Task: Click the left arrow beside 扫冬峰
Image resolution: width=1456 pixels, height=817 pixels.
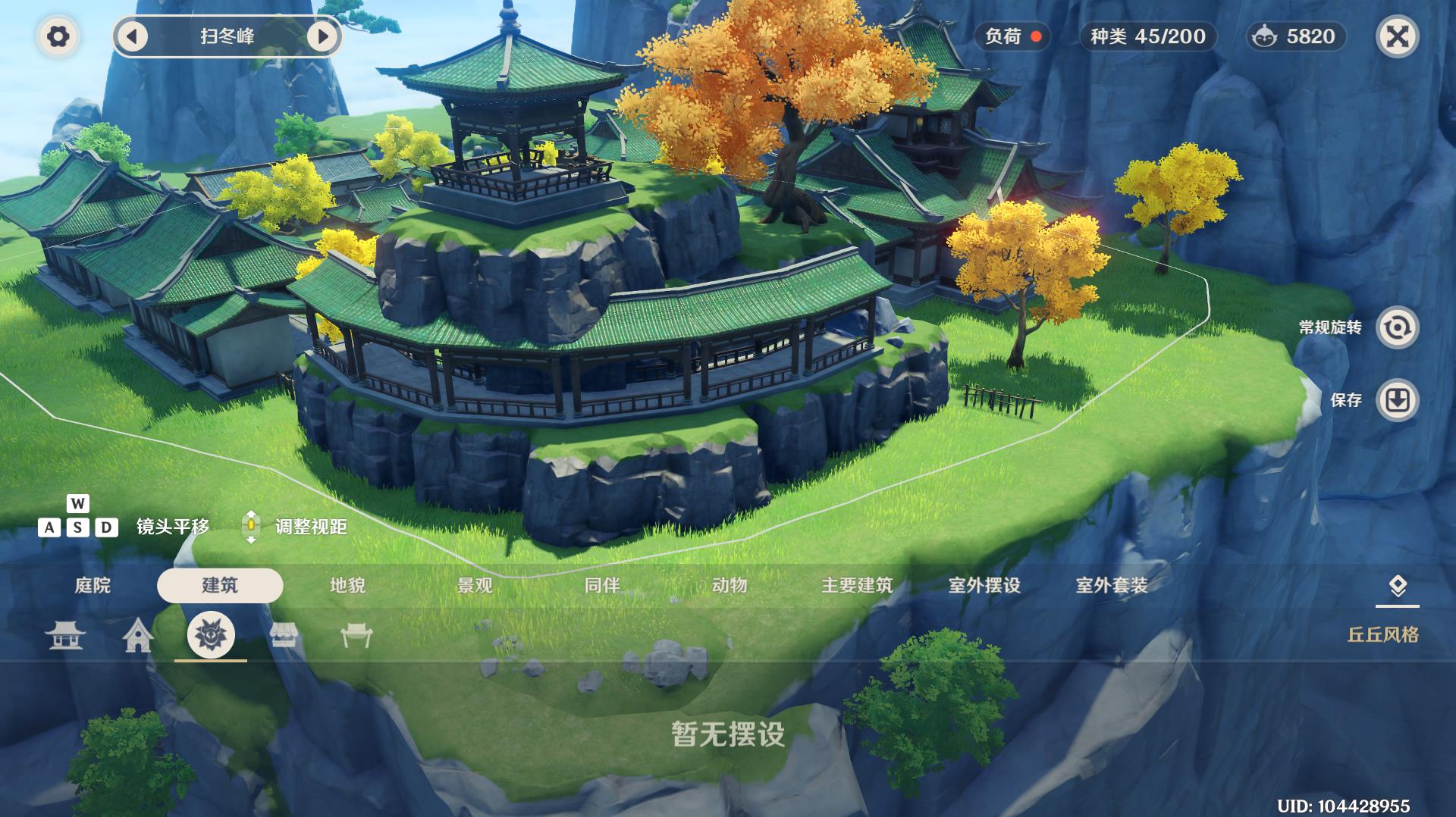Action: [x=133, y=35]
